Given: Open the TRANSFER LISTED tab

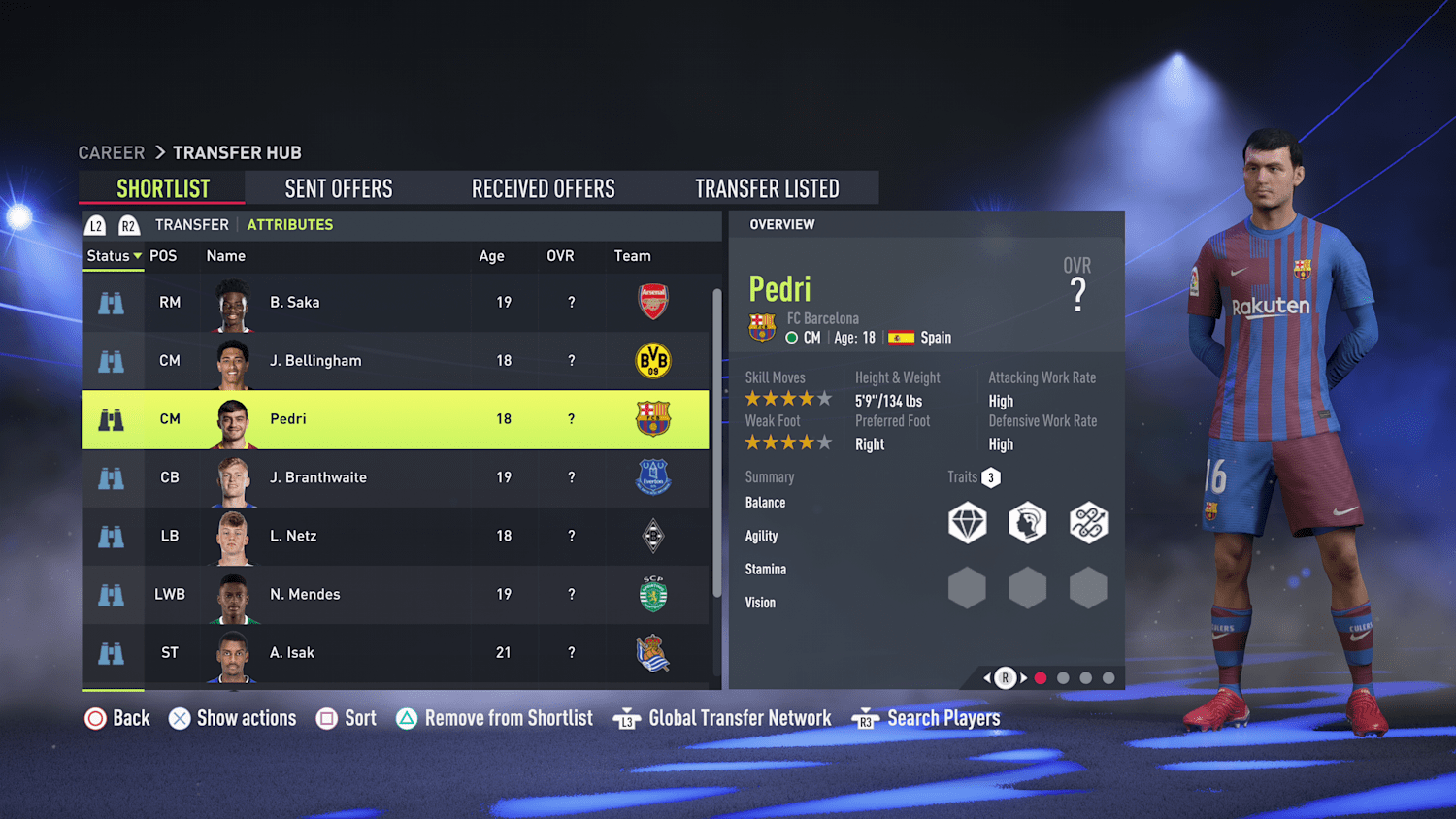Looking at the screenshot, I should click(767, 187).
